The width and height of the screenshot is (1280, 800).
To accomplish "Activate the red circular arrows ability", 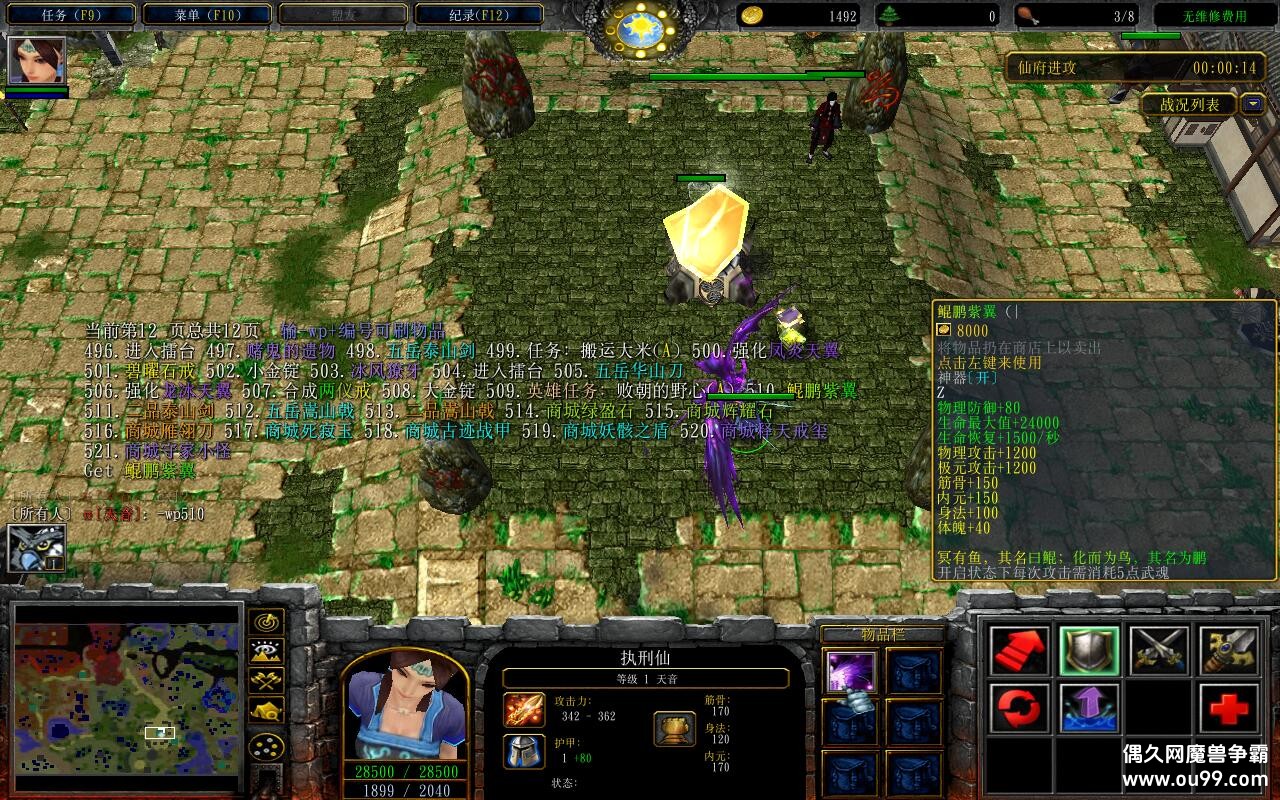I will [x=1020, y=709].
